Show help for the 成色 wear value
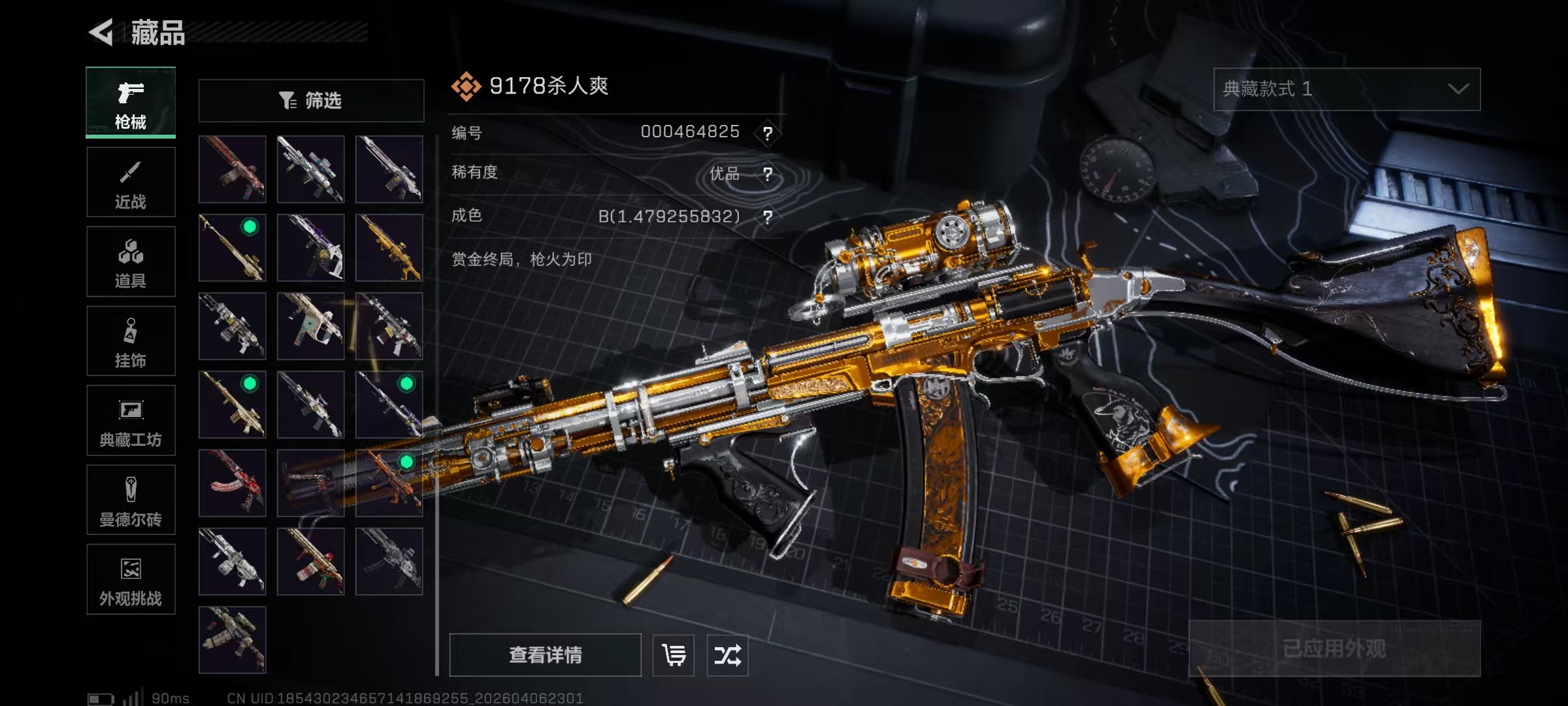The image size is (1568, 706). [768, 217]
